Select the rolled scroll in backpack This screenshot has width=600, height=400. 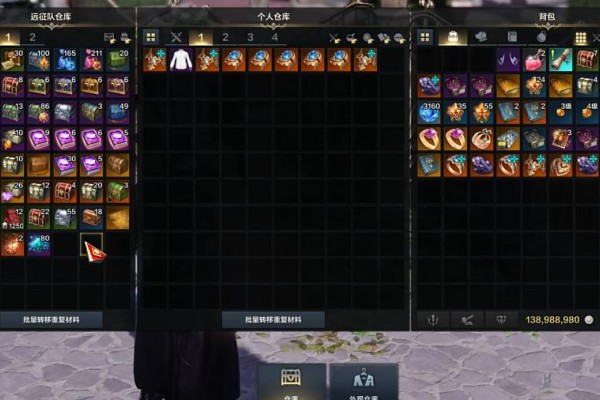tap(560, 61)
